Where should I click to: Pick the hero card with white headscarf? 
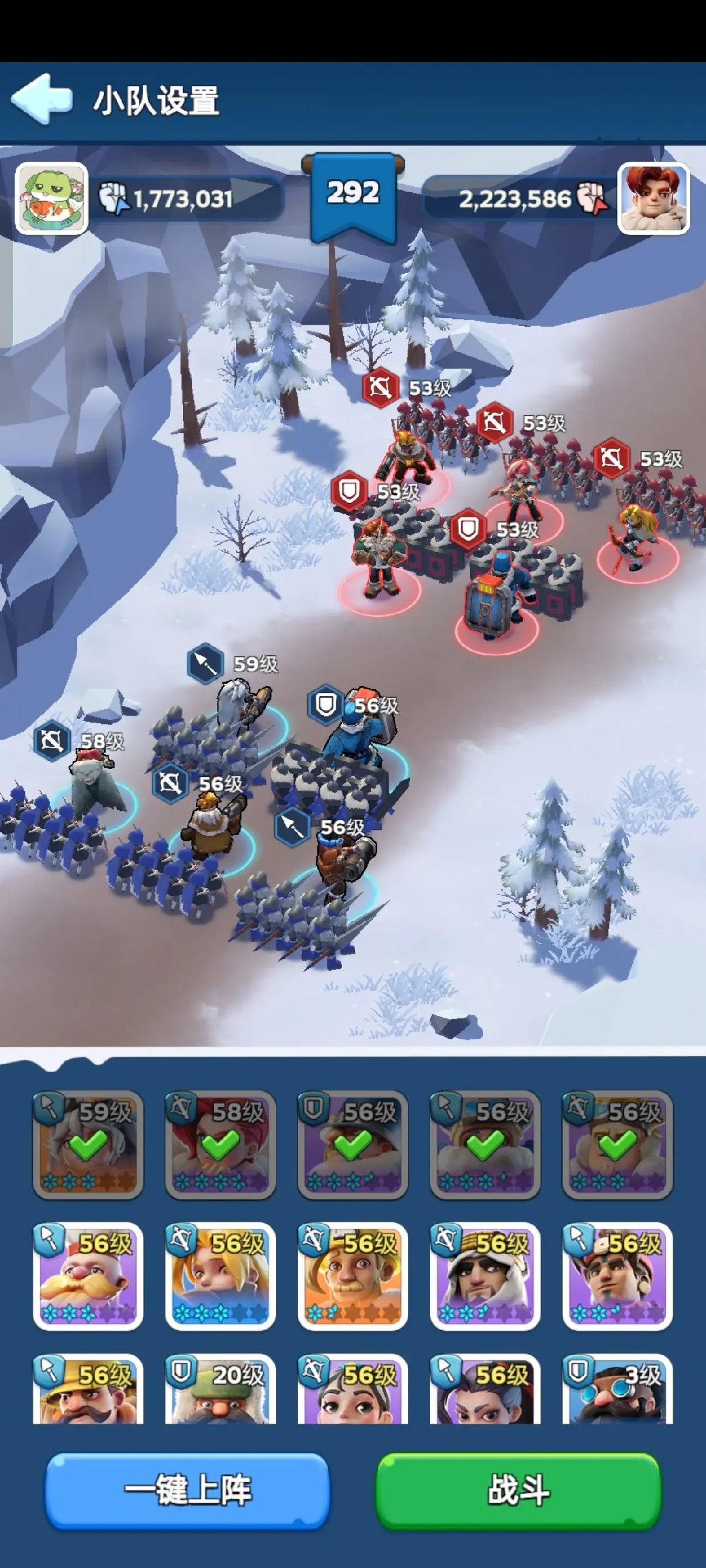pyautogui.click(x=485, y=1276)
